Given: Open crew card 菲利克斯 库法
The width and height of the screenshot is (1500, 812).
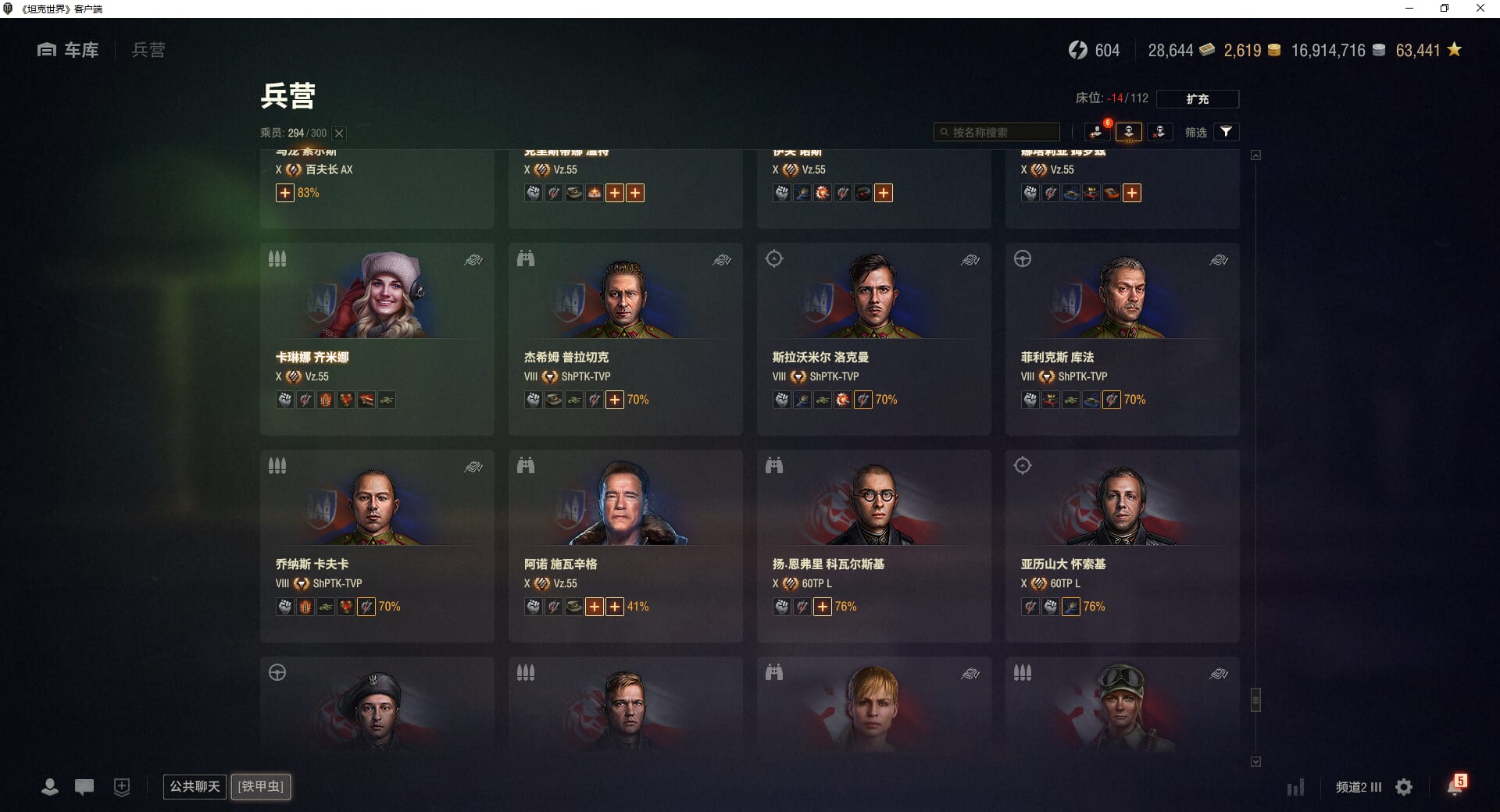Looking at the screenshot, I should coord(1122,338).
